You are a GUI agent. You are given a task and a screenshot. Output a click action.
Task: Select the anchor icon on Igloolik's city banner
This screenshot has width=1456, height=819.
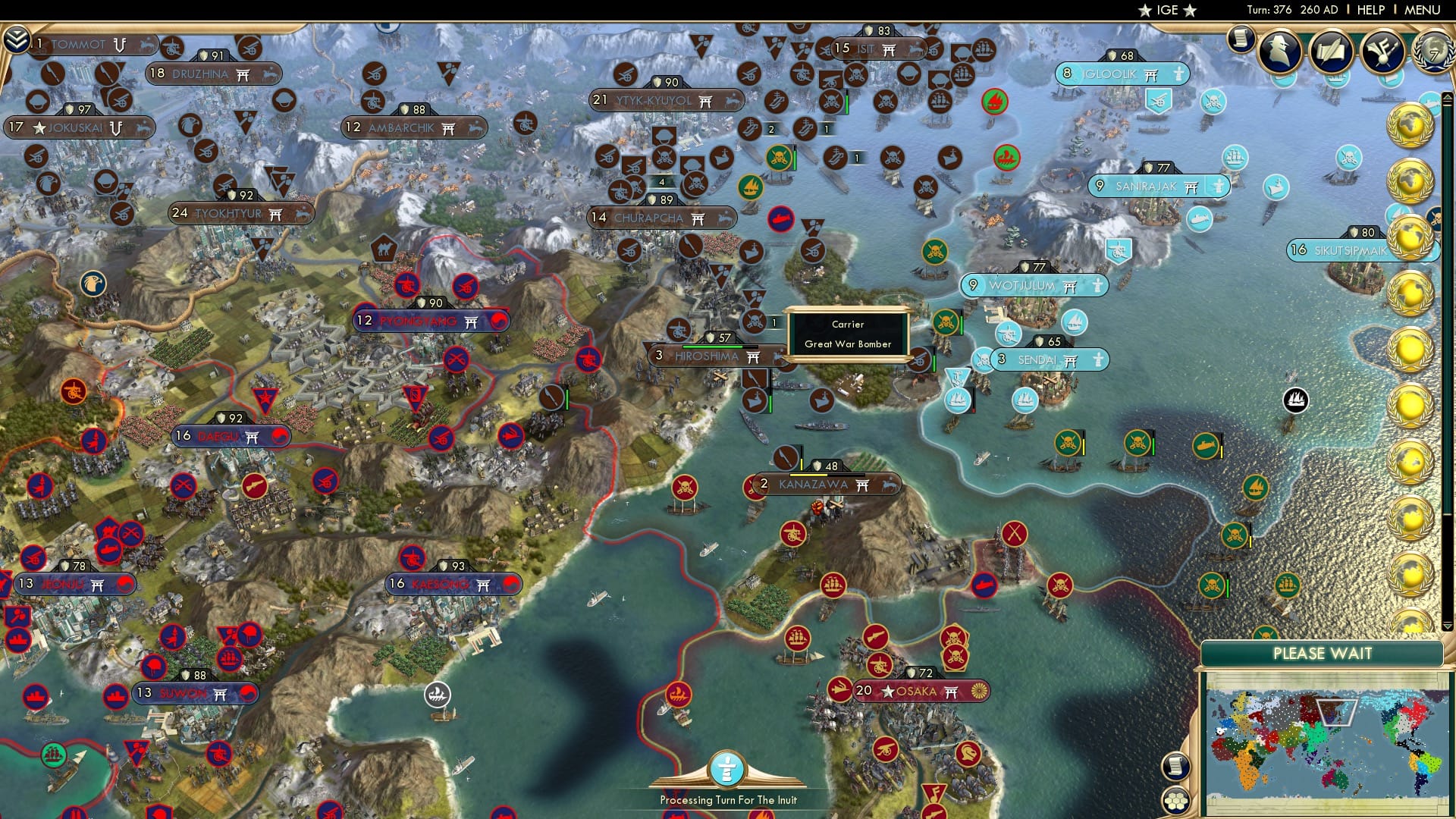[1178, 75]
